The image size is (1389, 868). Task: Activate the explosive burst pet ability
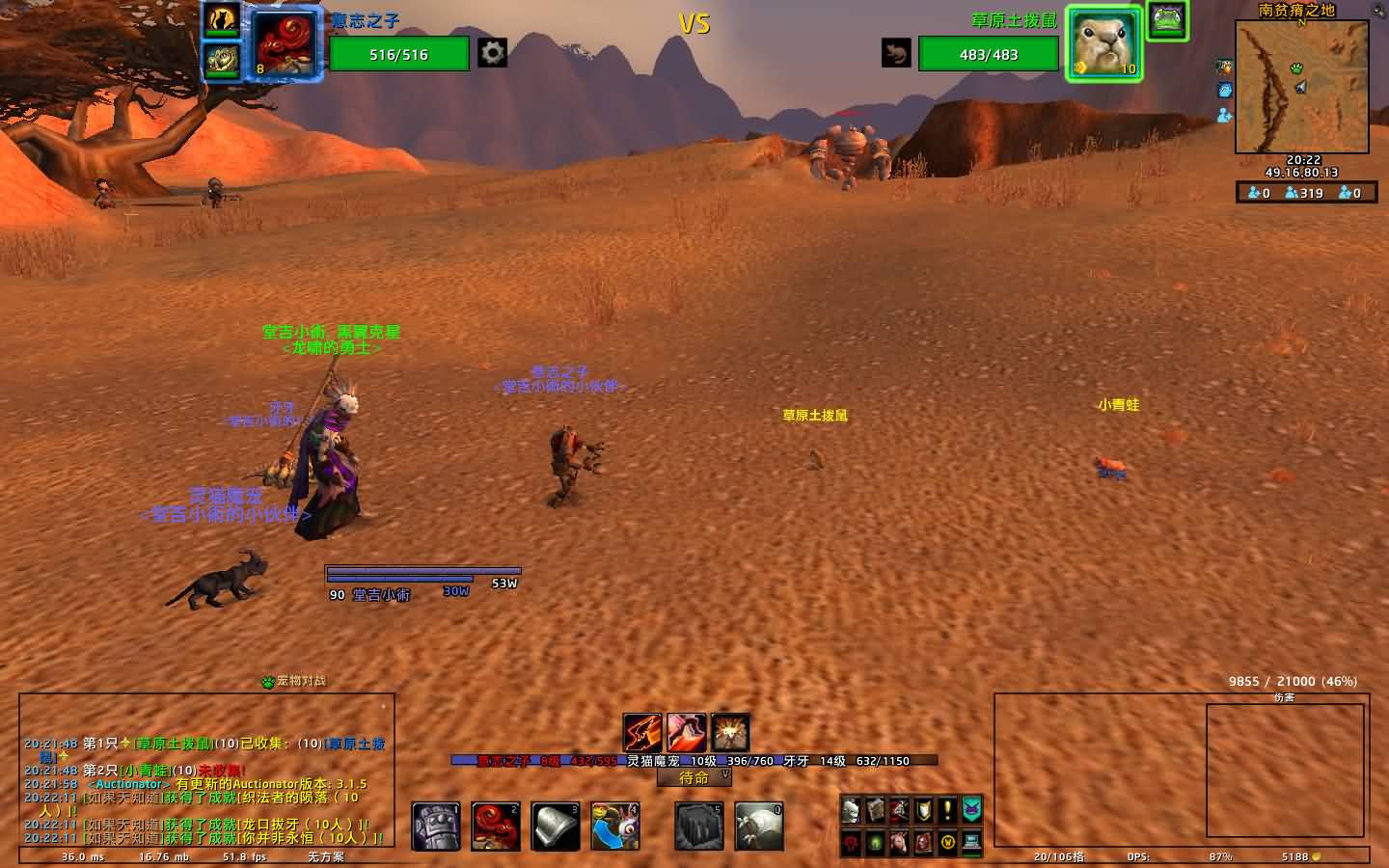point(730,733)
